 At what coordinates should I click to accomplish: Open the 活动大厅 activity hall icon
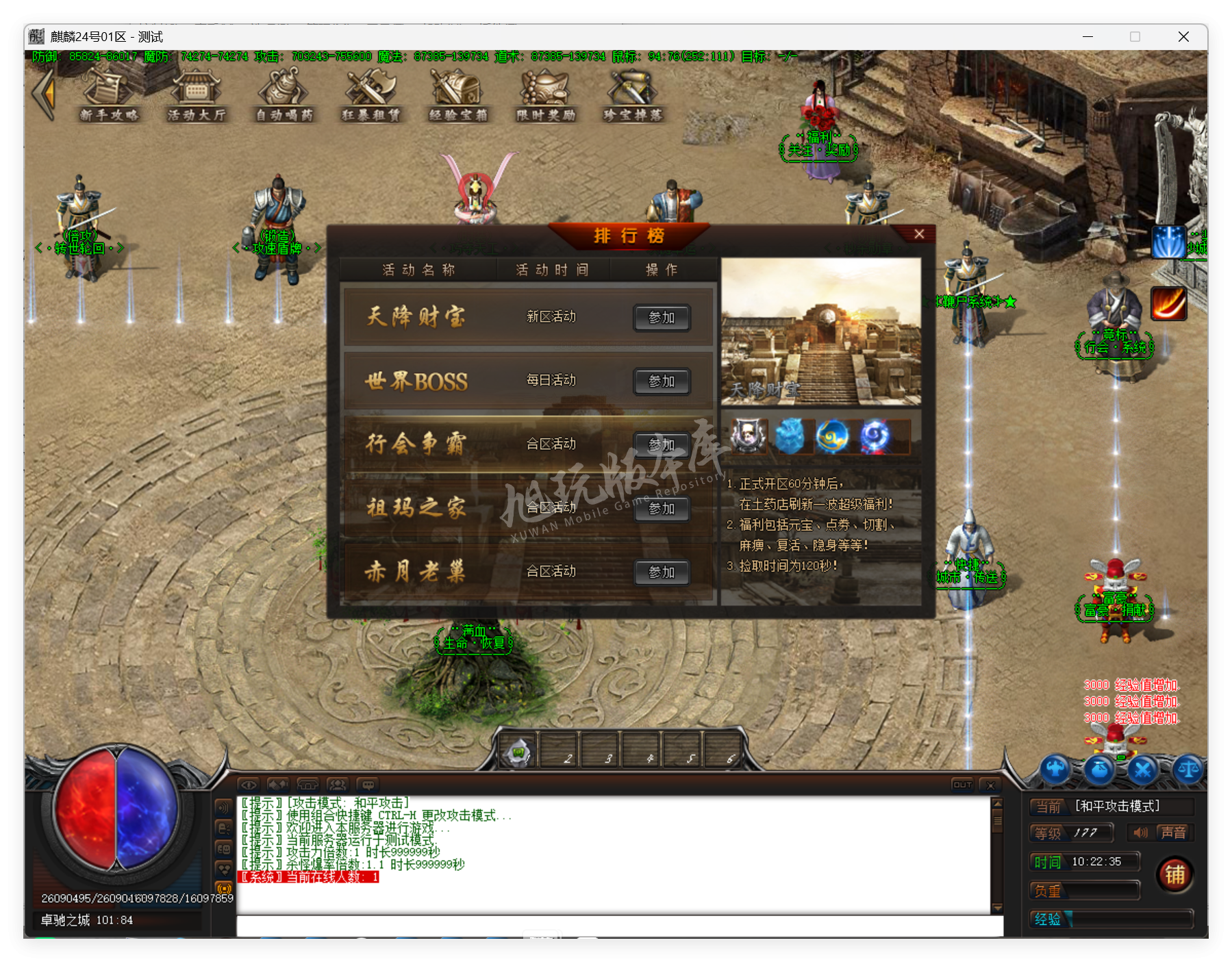coord(197,96)
